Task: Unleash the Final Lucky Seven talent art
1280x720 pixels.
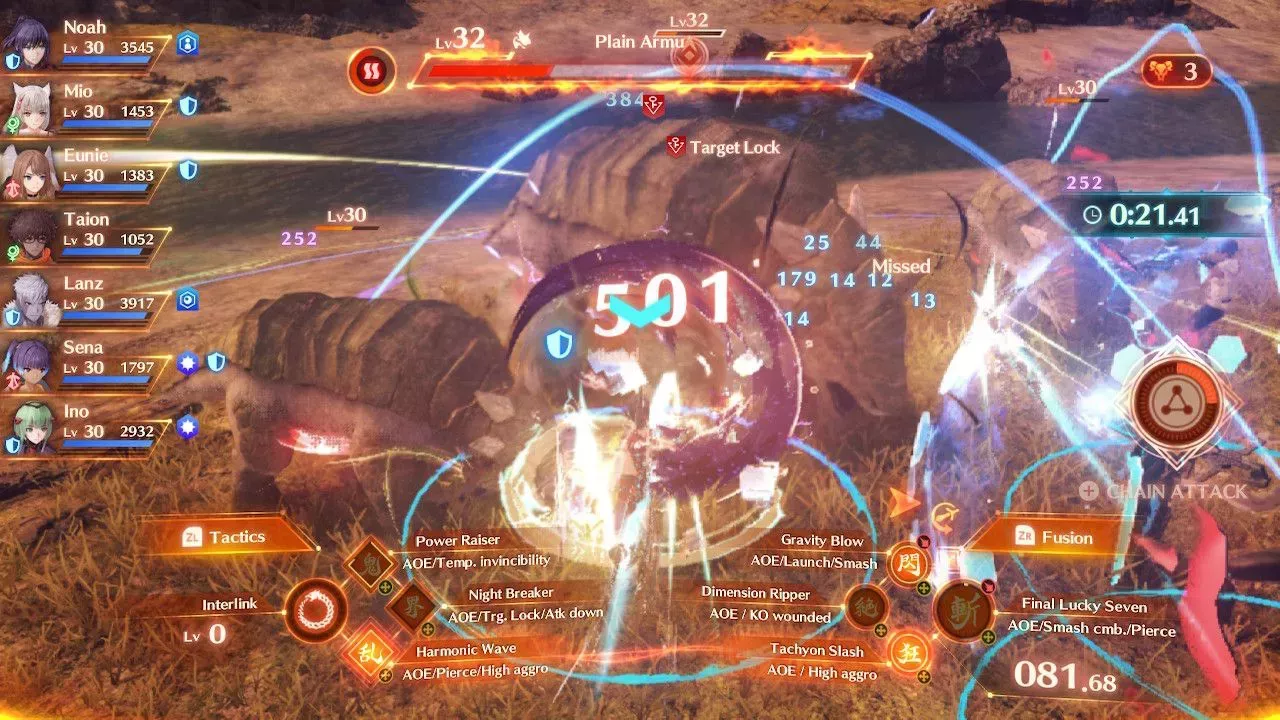Action: pyautogui.click(x=964, y=612)
